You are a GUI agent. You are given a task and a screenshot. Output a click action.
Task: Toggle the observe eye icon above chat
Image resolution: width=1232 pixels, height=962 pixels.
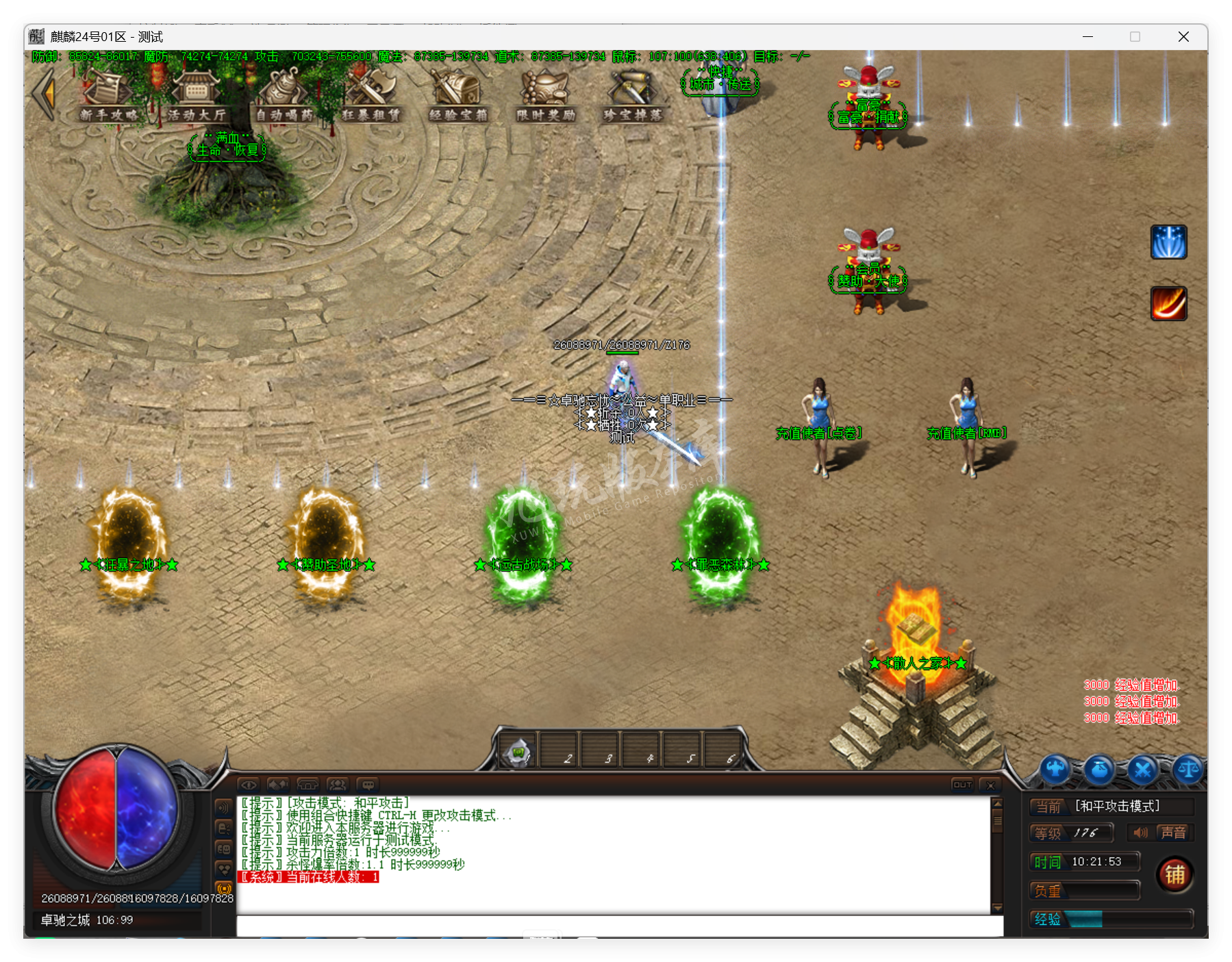(249, 785)
